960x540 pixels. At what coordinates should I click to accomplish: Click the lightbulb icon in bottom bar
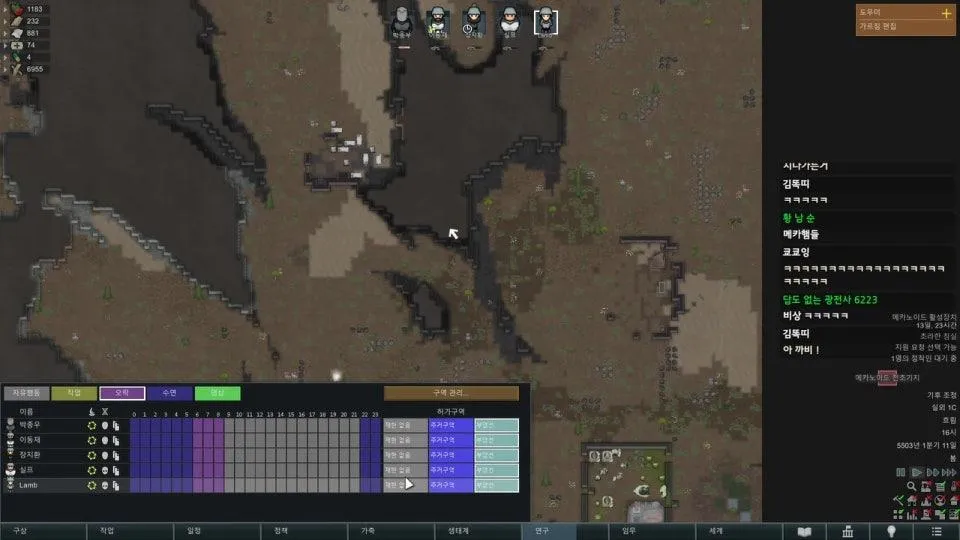pos(891,531)
